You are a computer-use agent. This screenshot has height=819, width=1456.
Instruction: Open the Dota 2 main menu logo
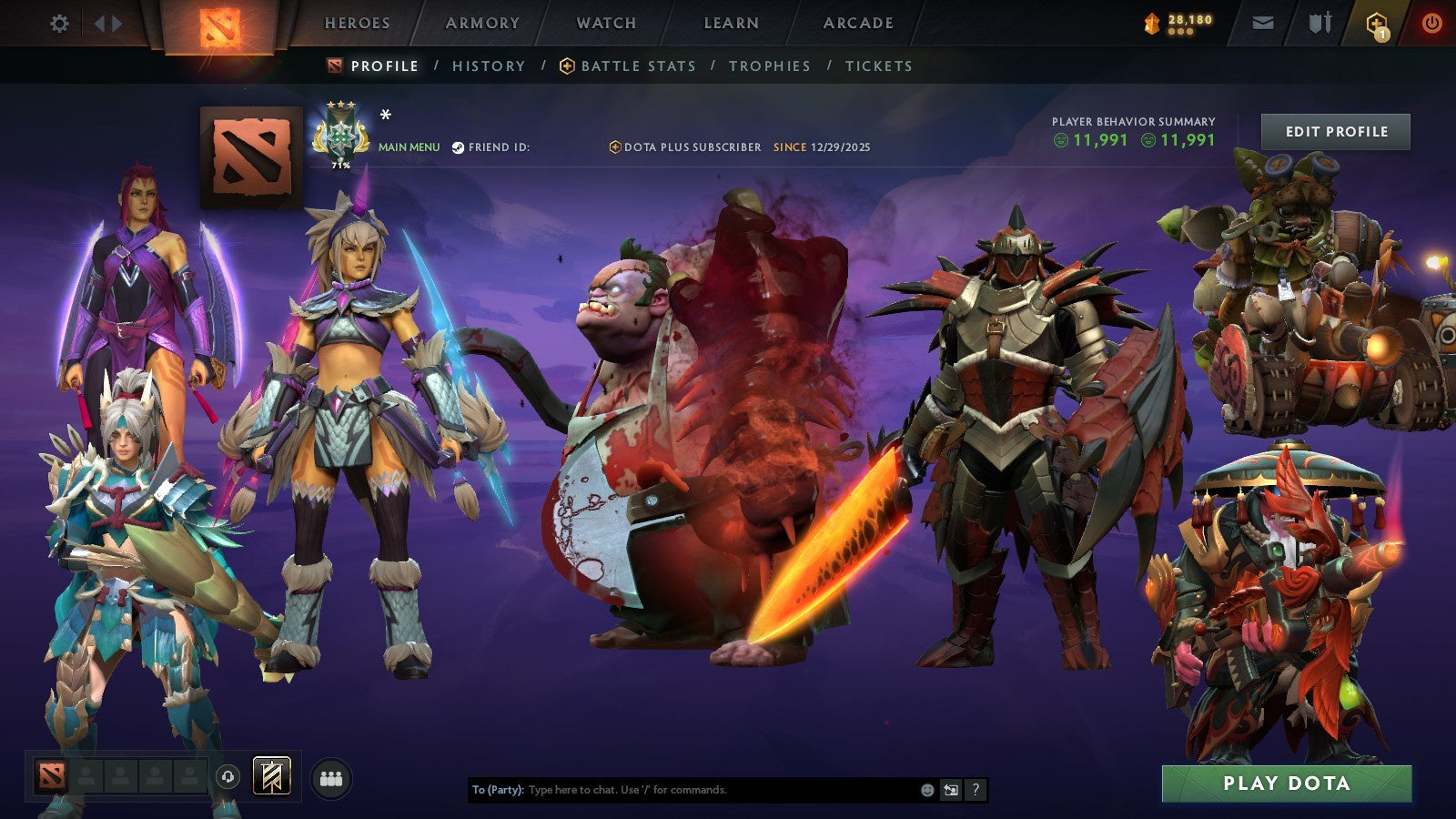(x=221, y=24)
